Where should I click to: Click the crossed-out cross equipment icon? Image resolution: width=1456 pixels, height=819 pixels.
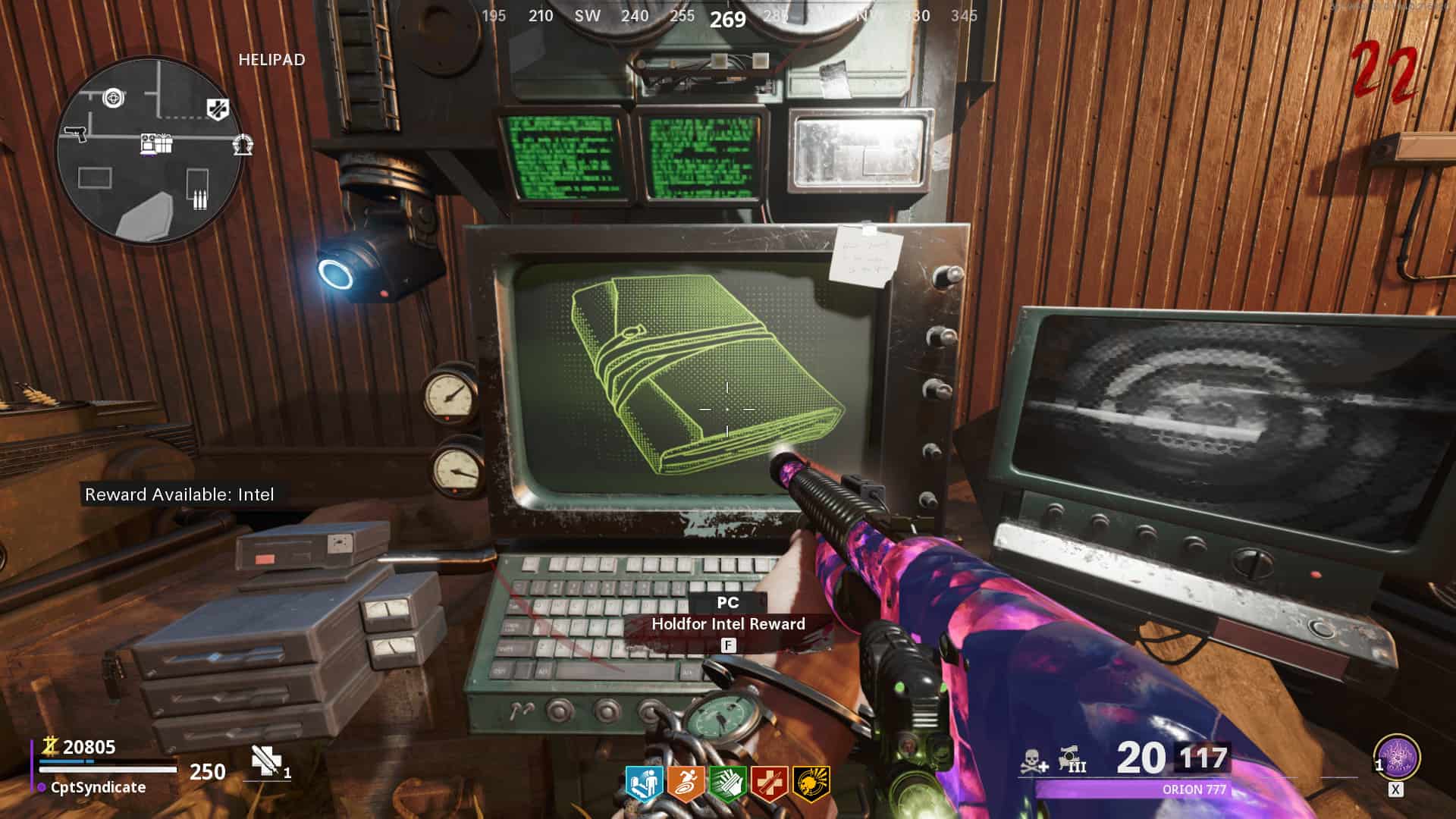[x=265, y=761]
